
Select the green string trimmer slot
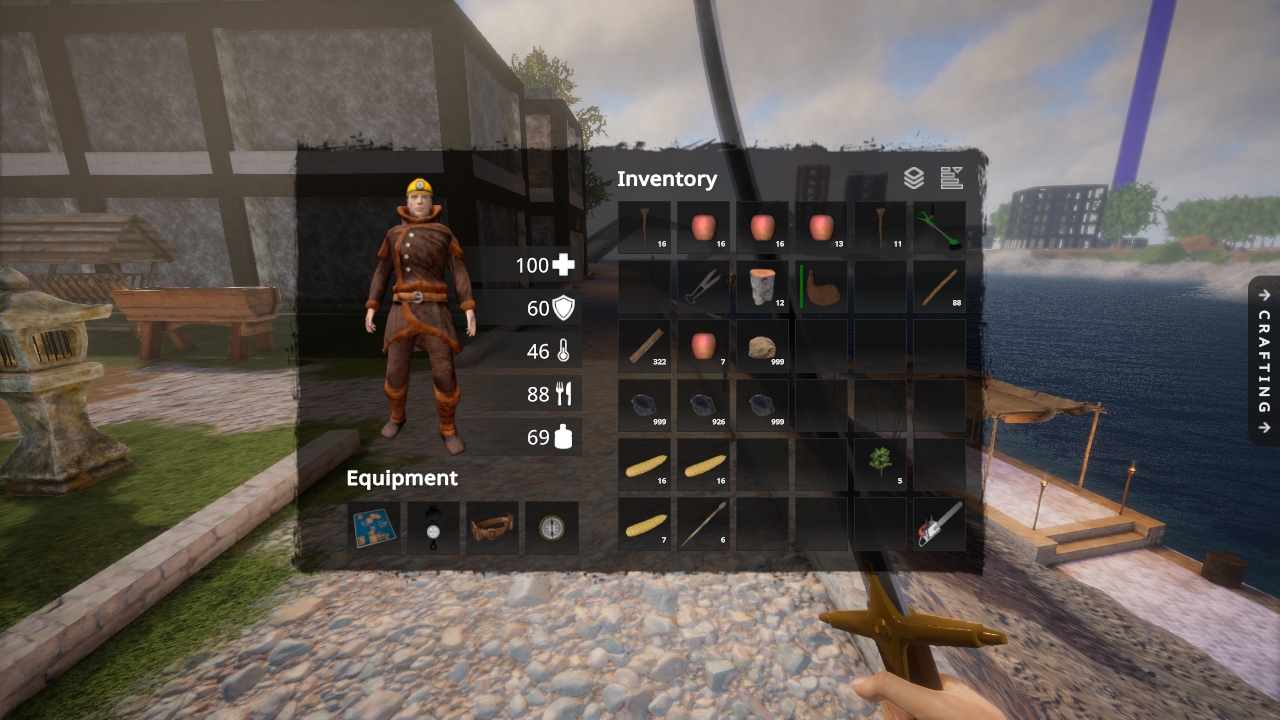[939, 227]
